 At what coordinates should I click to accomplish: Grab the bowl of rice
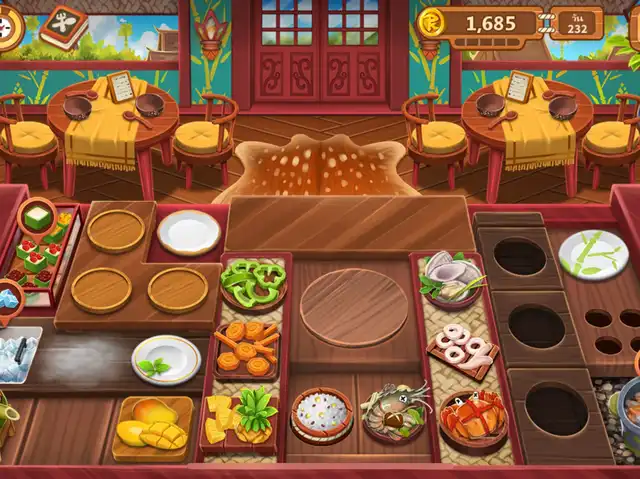point(321,414)
